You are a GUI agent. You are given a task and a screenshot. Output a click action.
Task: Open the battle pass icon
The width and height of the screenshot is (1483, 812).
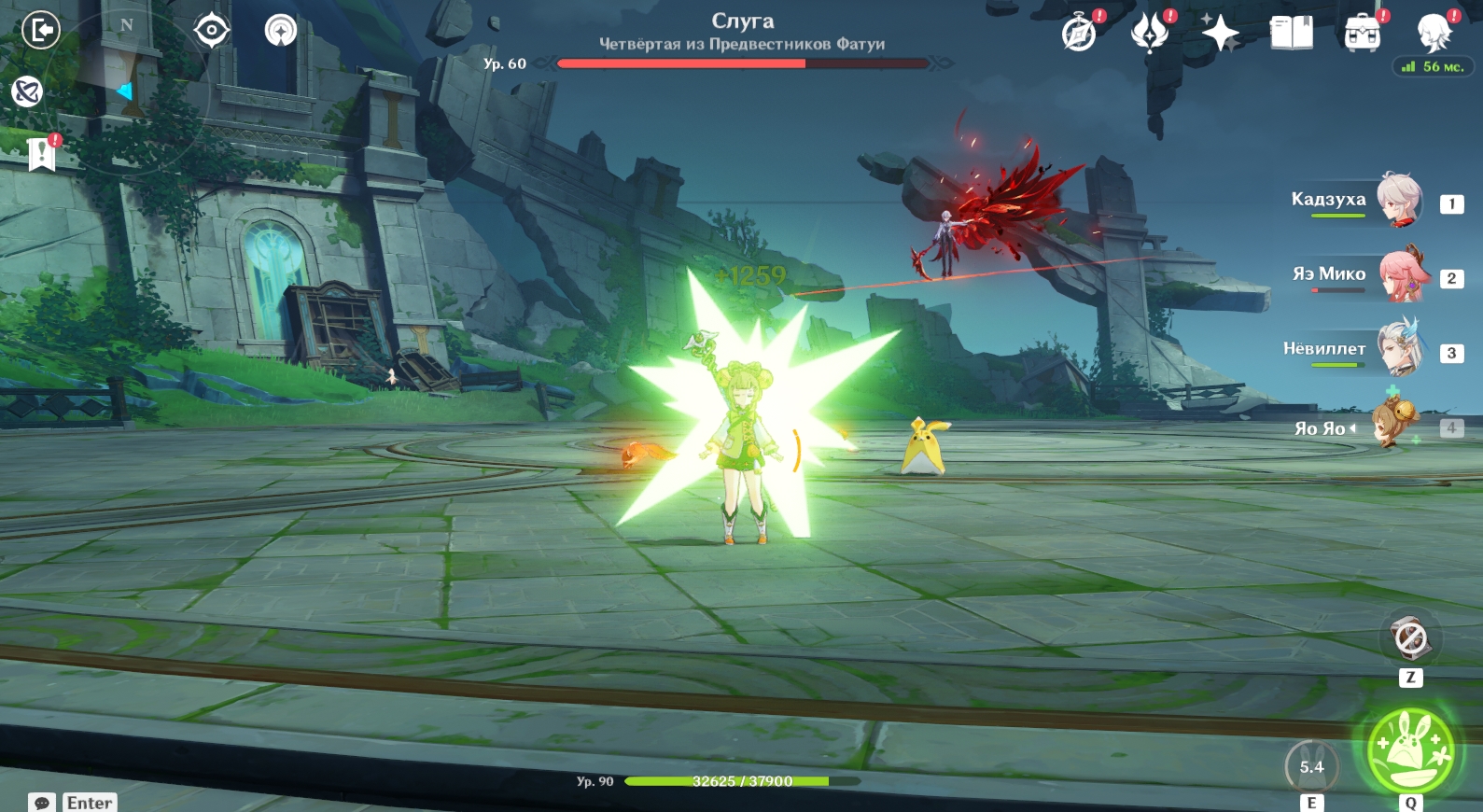(1149, 34)
